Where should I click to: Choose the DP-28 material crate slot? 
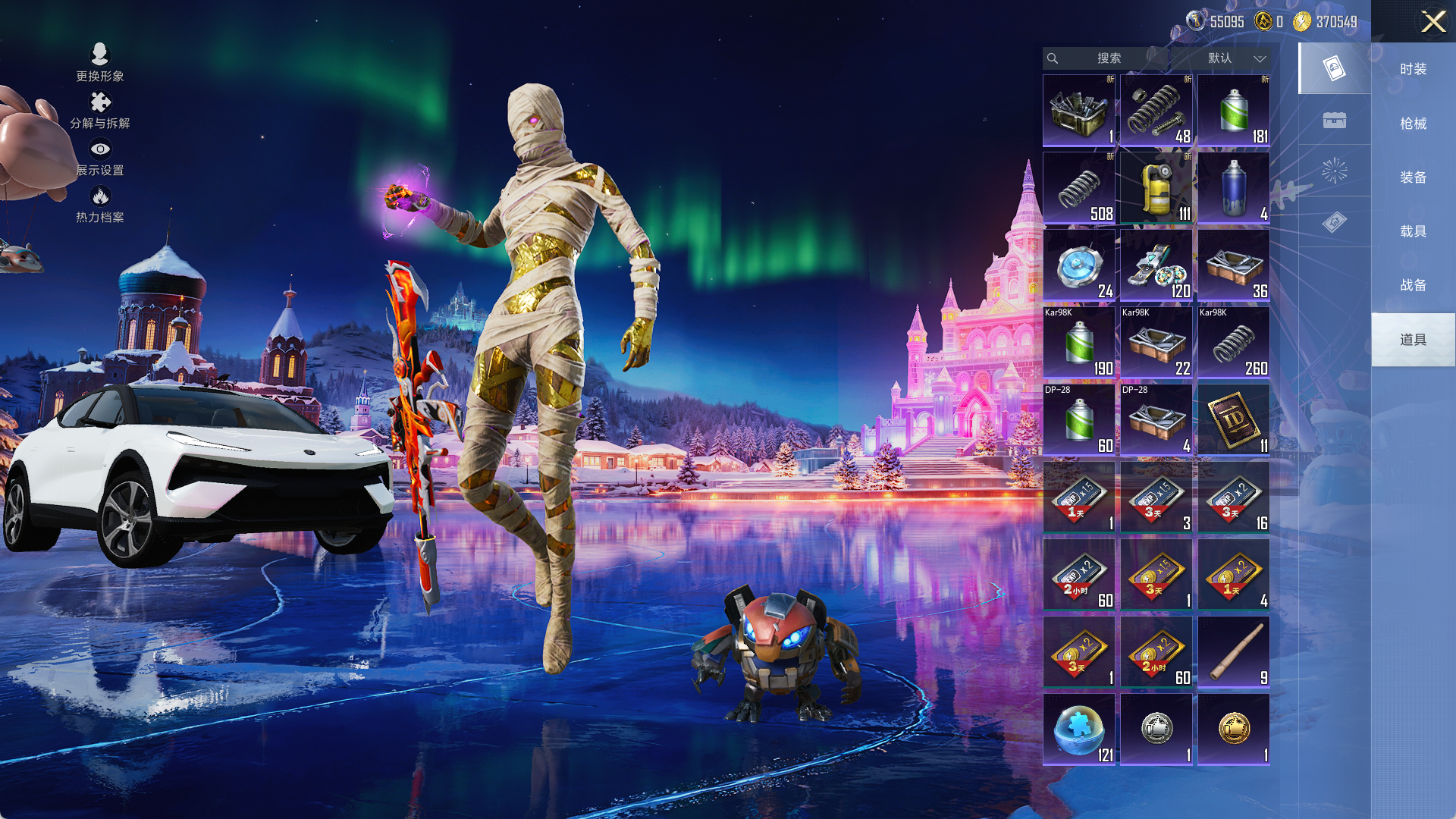[x=1156, y=419]
